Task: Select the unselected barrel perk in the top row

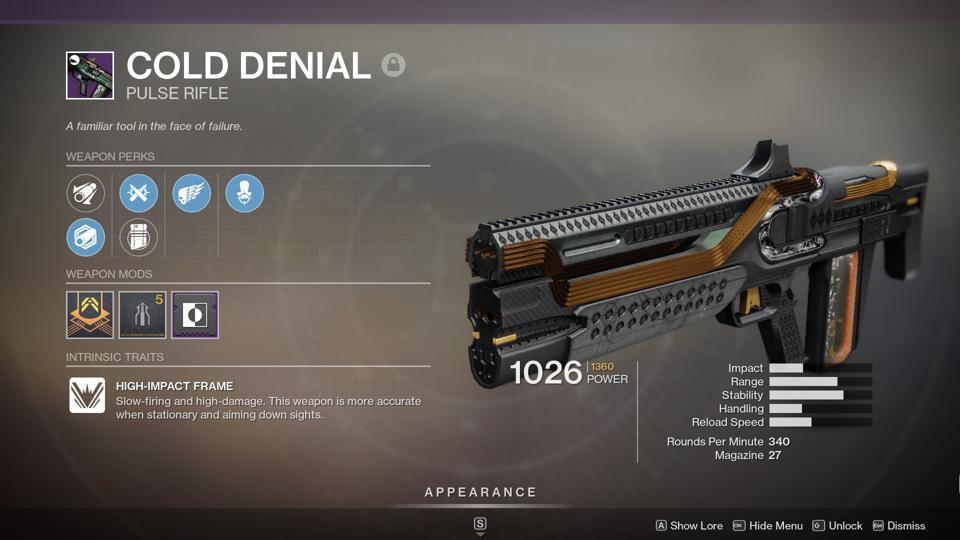Action: click(x=86, y=193)
